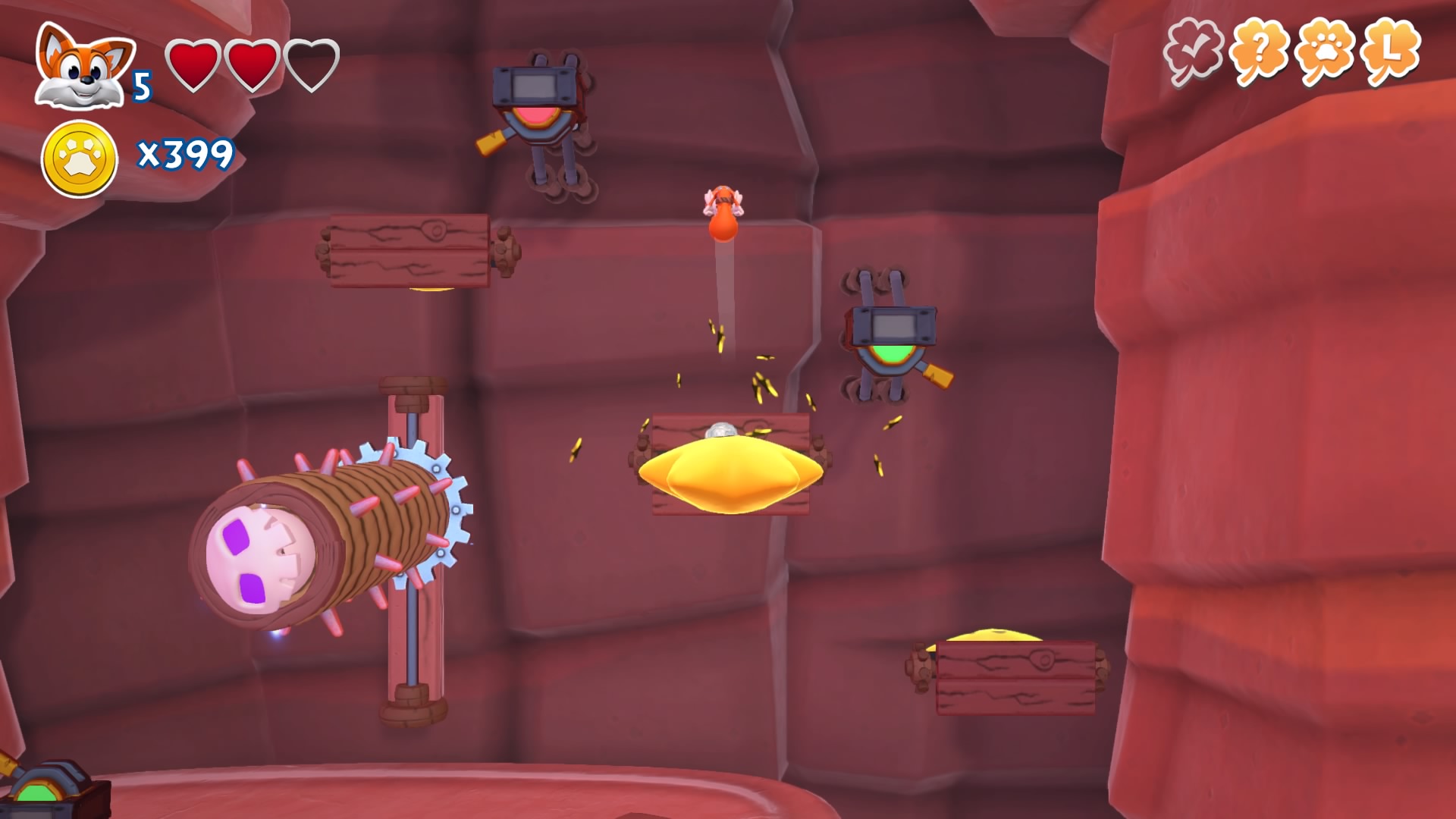Select the gold paw coin icon
Screen dimensions: 1456x819
80,159
